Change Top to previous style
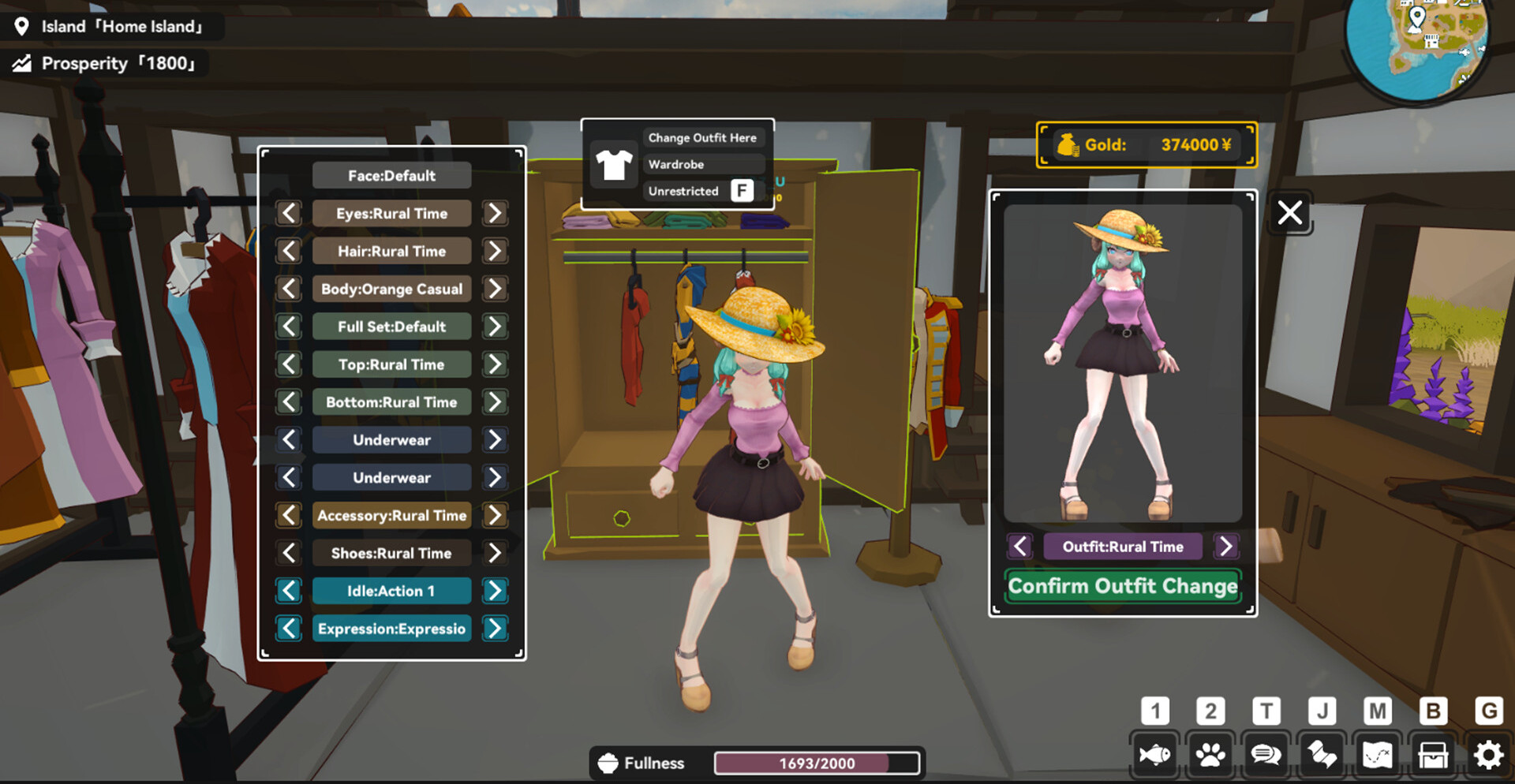This screenshot has width=1515, height=784. click(x=289, y=364)
